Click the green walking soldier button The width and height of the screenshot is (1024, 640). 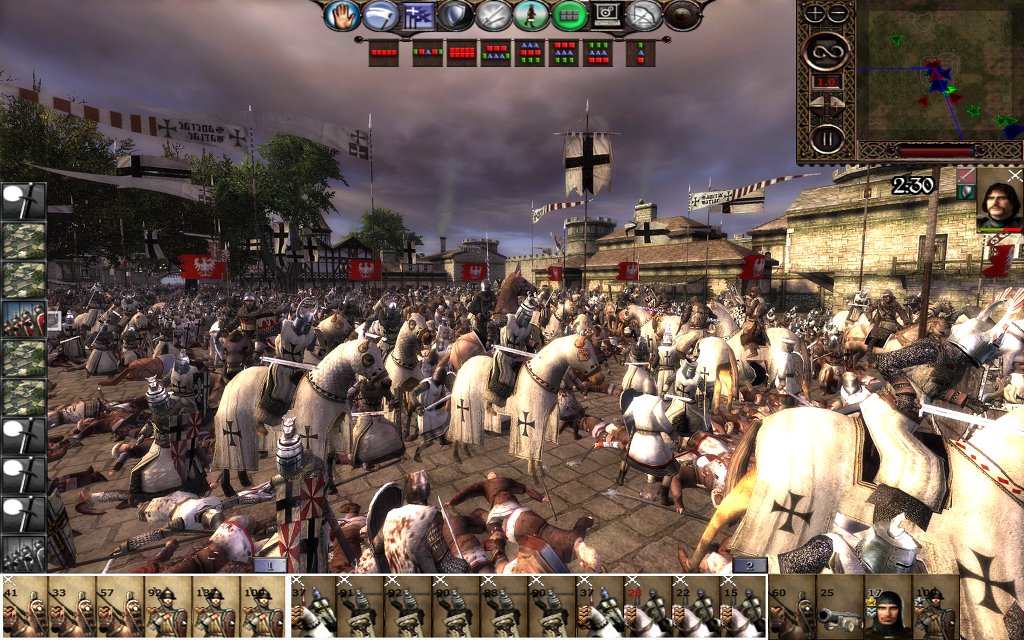point(531,15)
